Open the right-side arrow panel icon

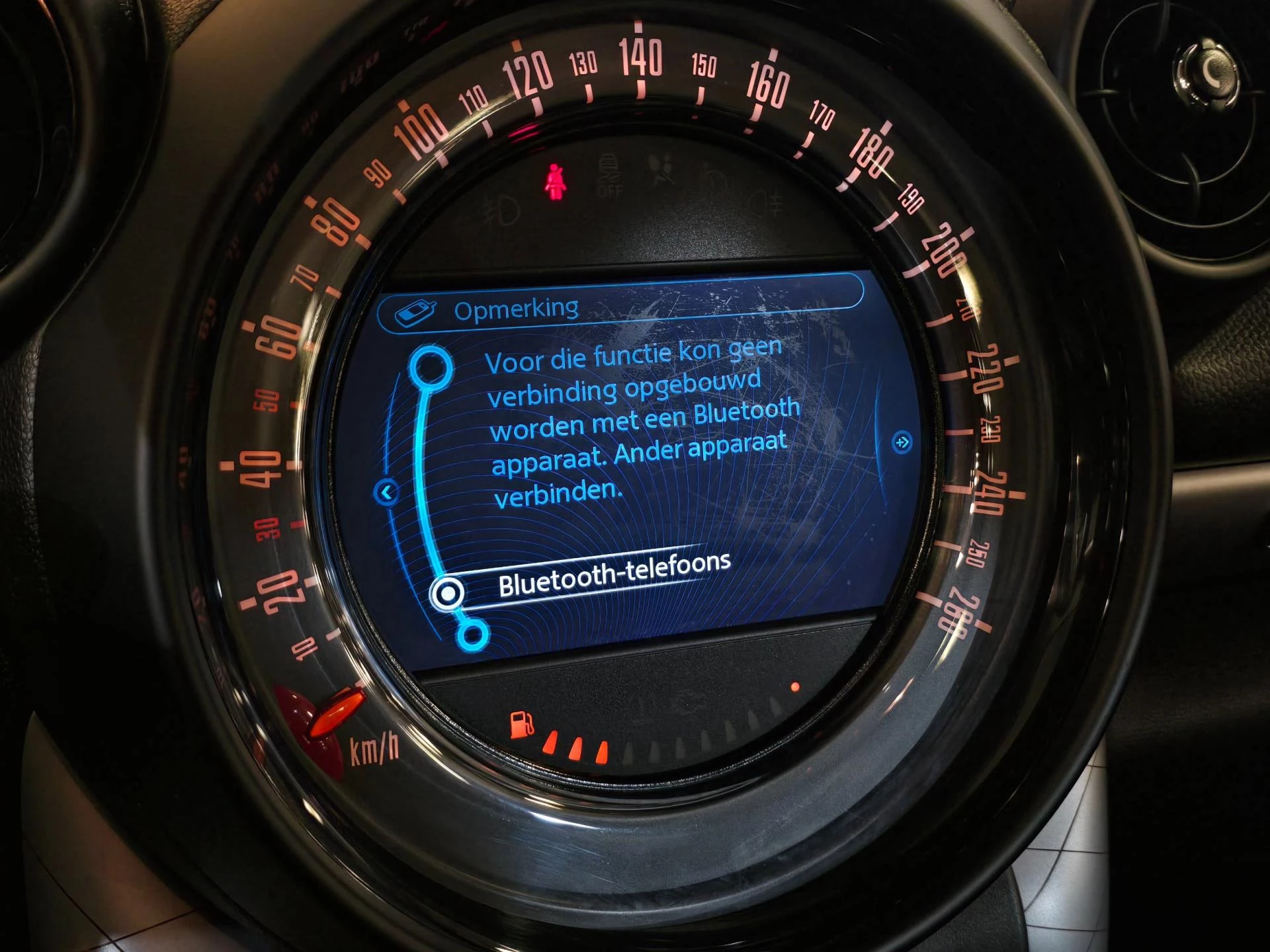tap(902, 442)
